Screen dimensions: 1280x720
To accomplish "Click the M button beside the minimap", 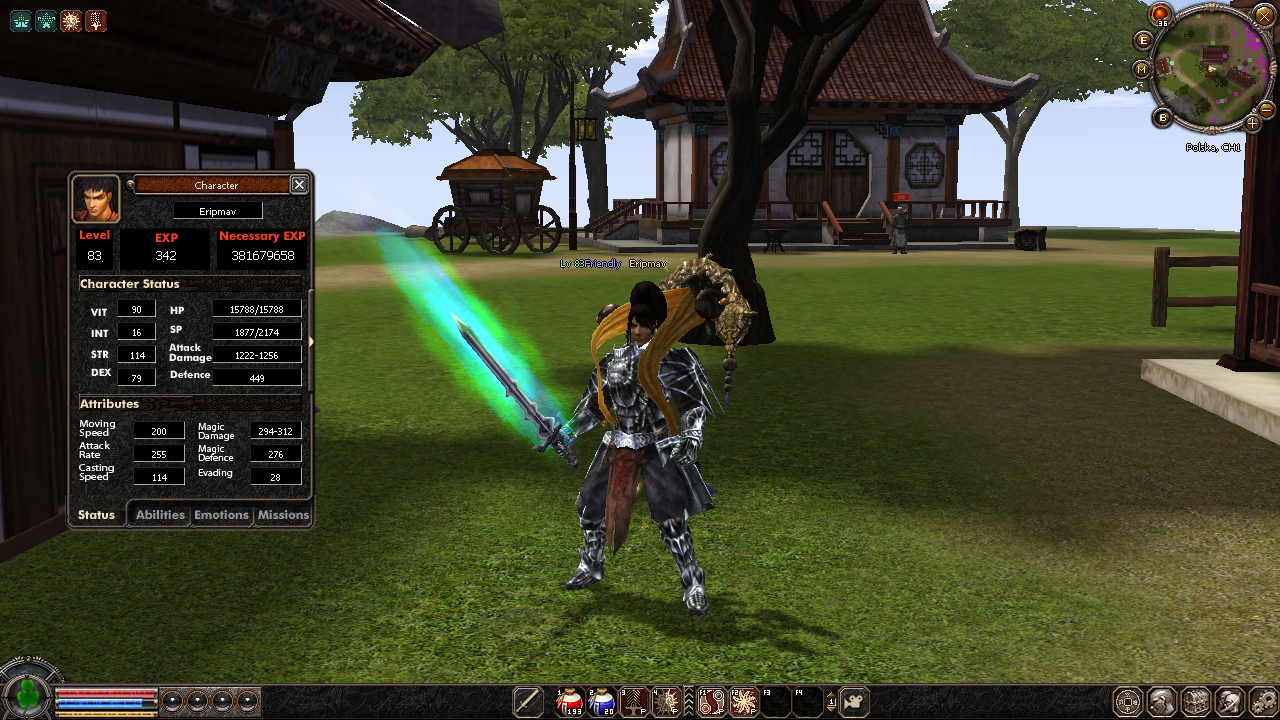I will point(1143,69).
